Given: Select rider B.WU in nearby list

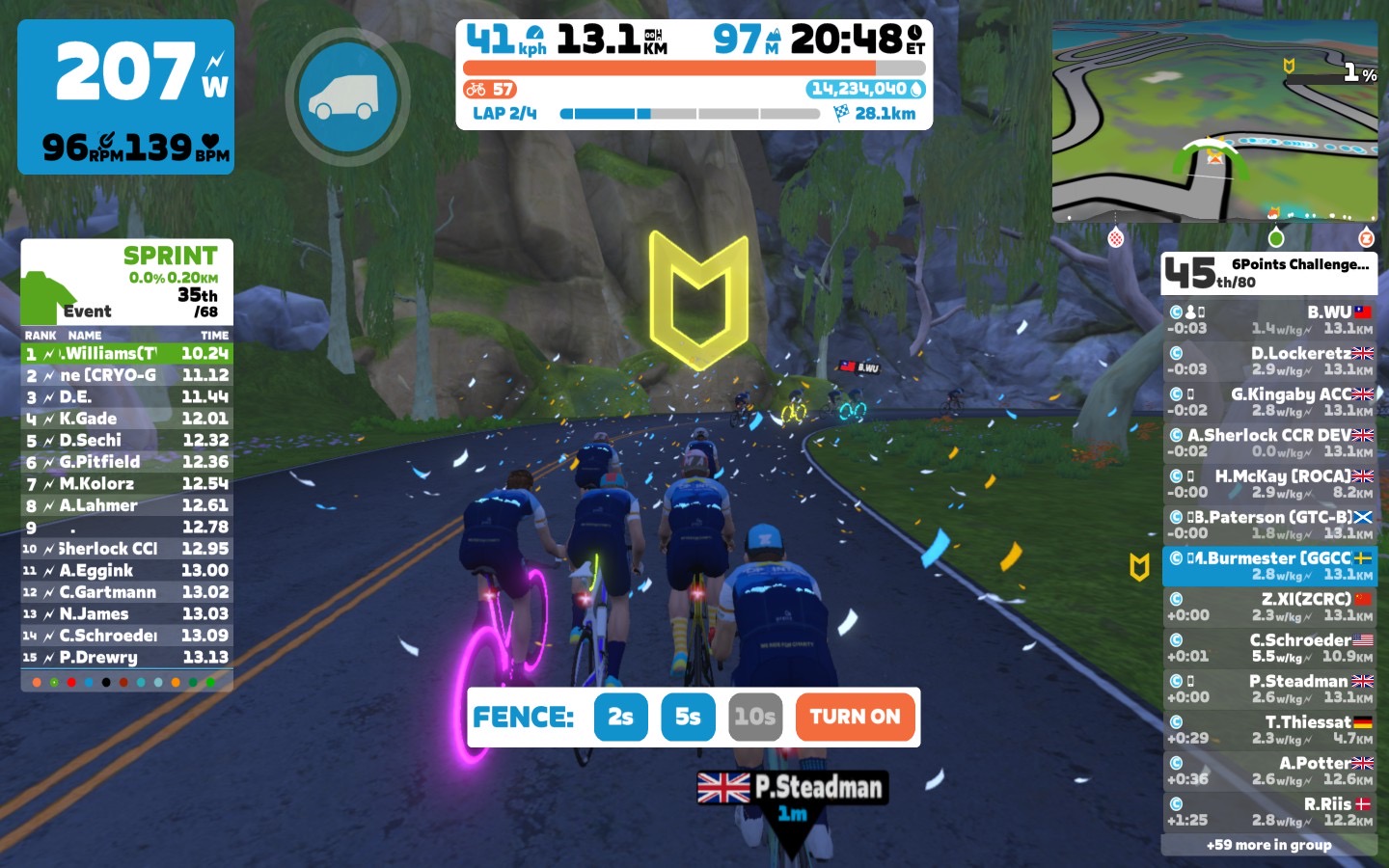Looking at the screenshot, I should pos(1268,320).
